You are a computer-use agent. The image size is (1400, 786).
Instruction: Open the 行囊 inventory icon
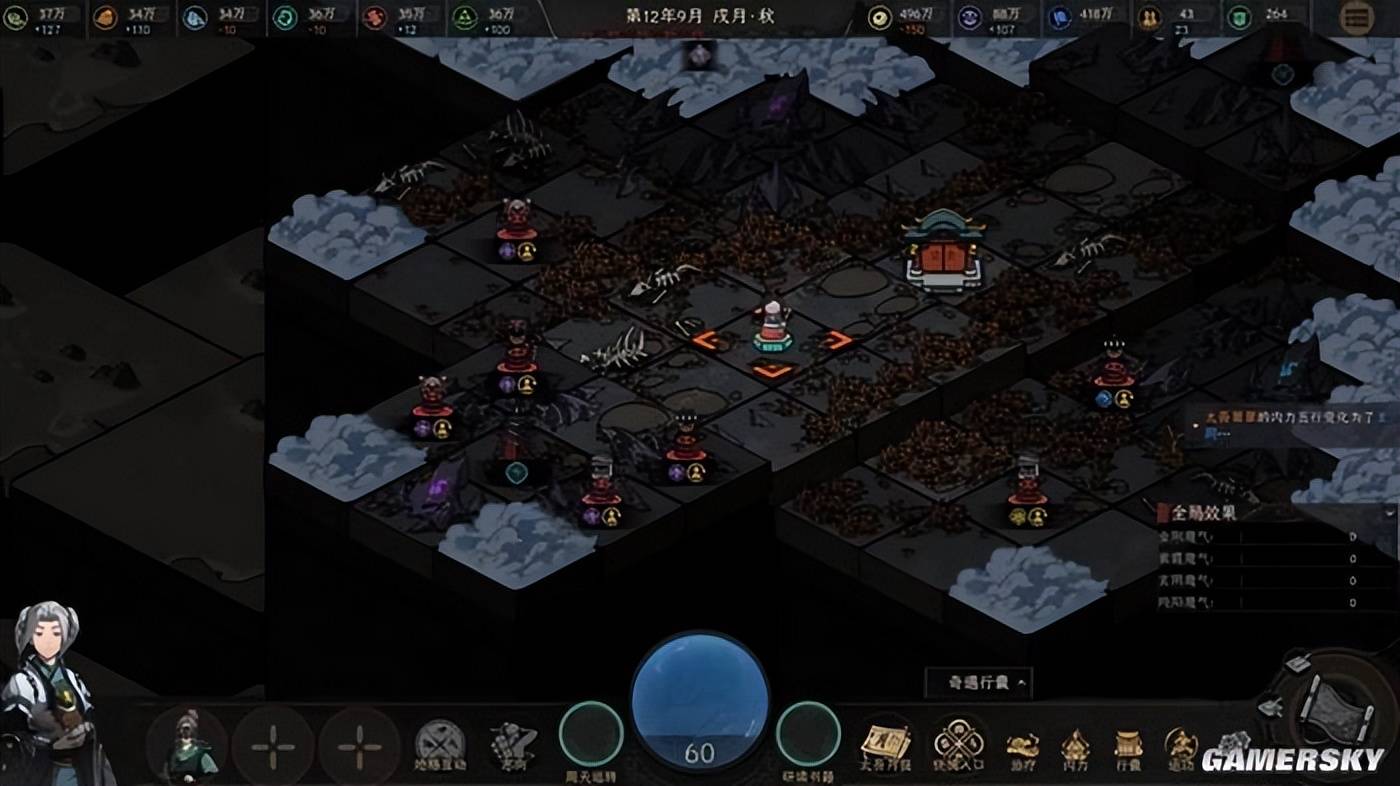pos(1128,746)
